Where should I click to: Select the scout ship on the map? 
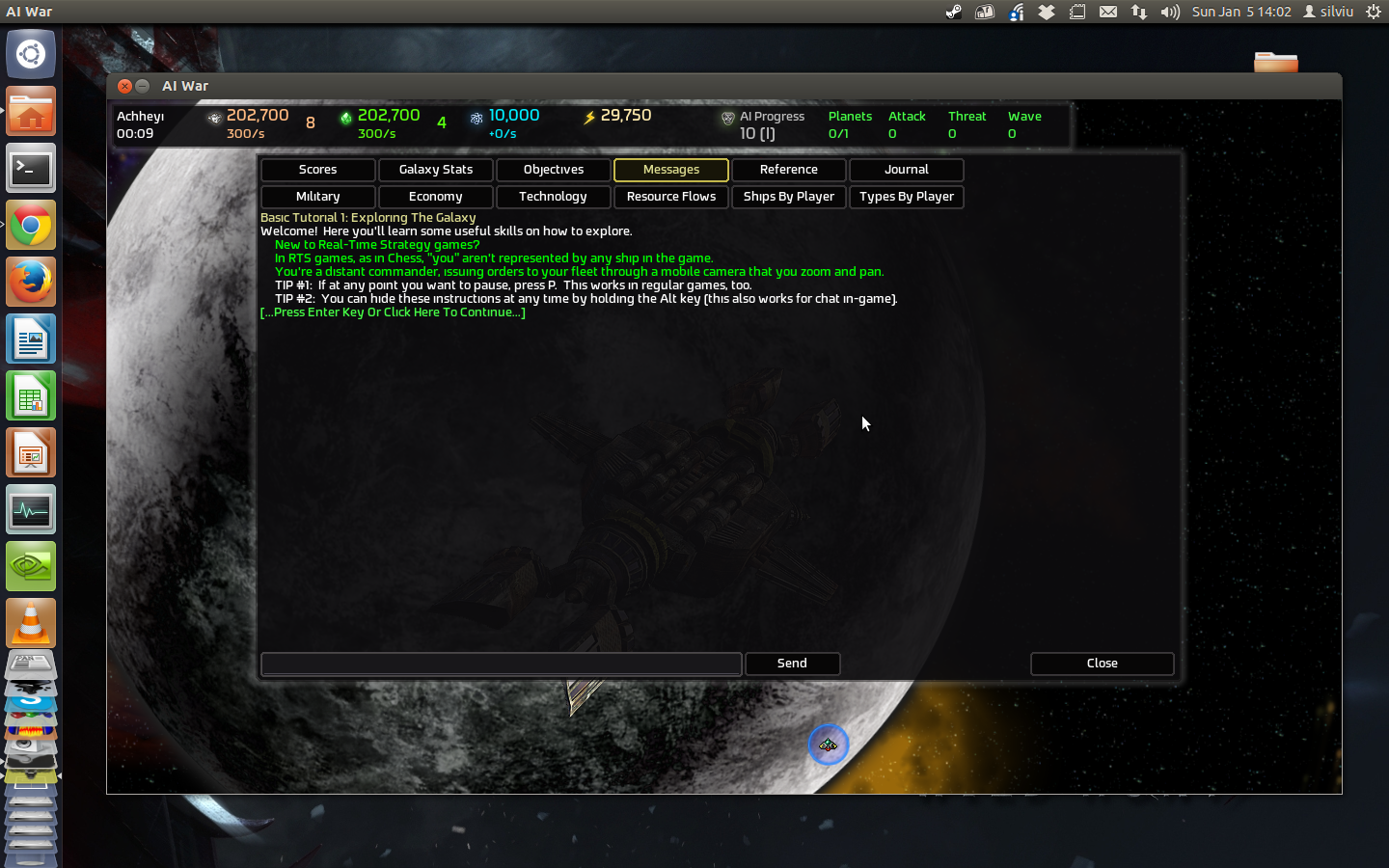[x=829, y=745]
